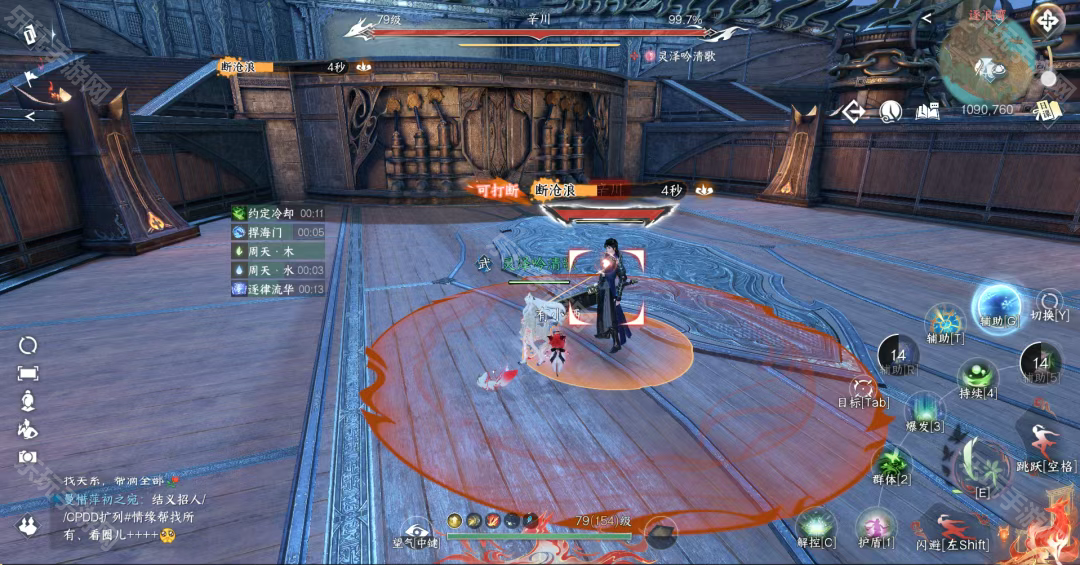This screenshot has width=1080, height=565.
Task: Use the 群体 group skill
Action: pyautogui.click(x=891, y=465)
